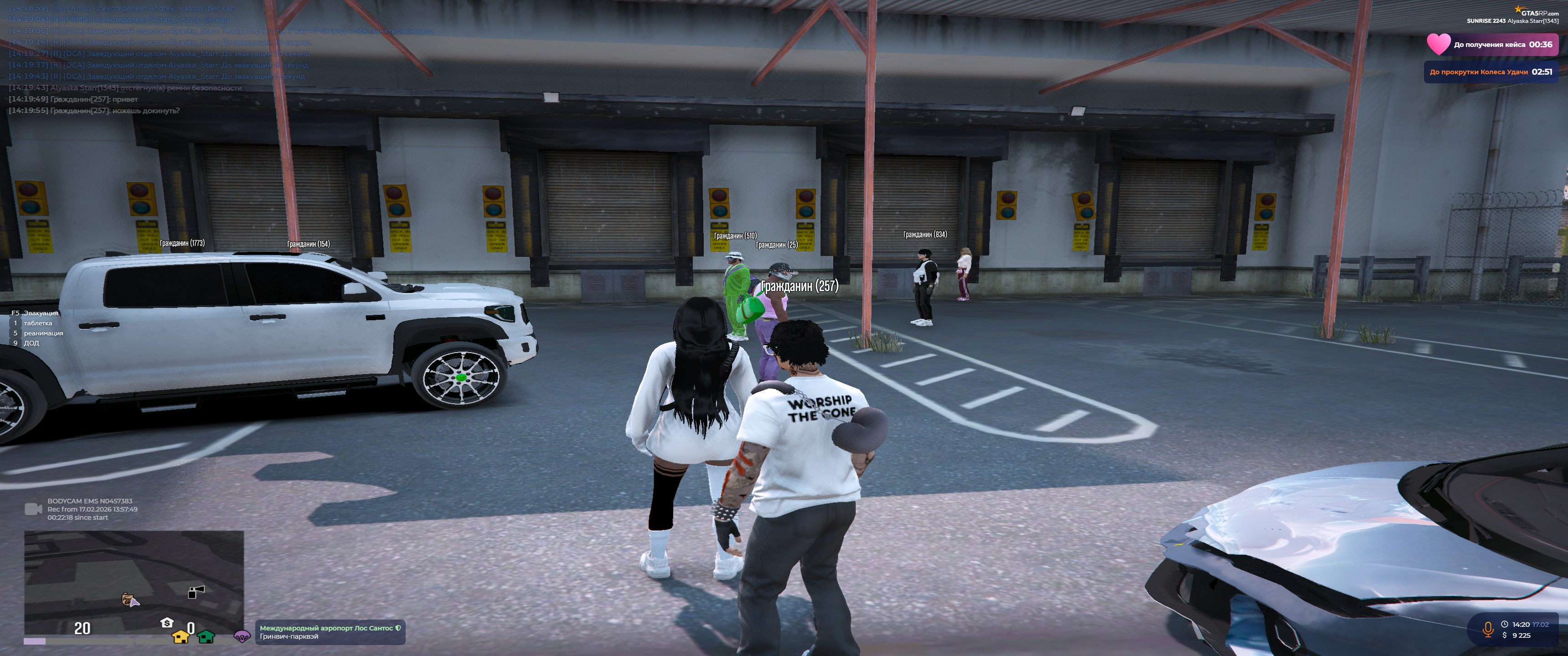Click the minimap in the corner
Viewport: 1568px width, 656px height.
point(133,582)
